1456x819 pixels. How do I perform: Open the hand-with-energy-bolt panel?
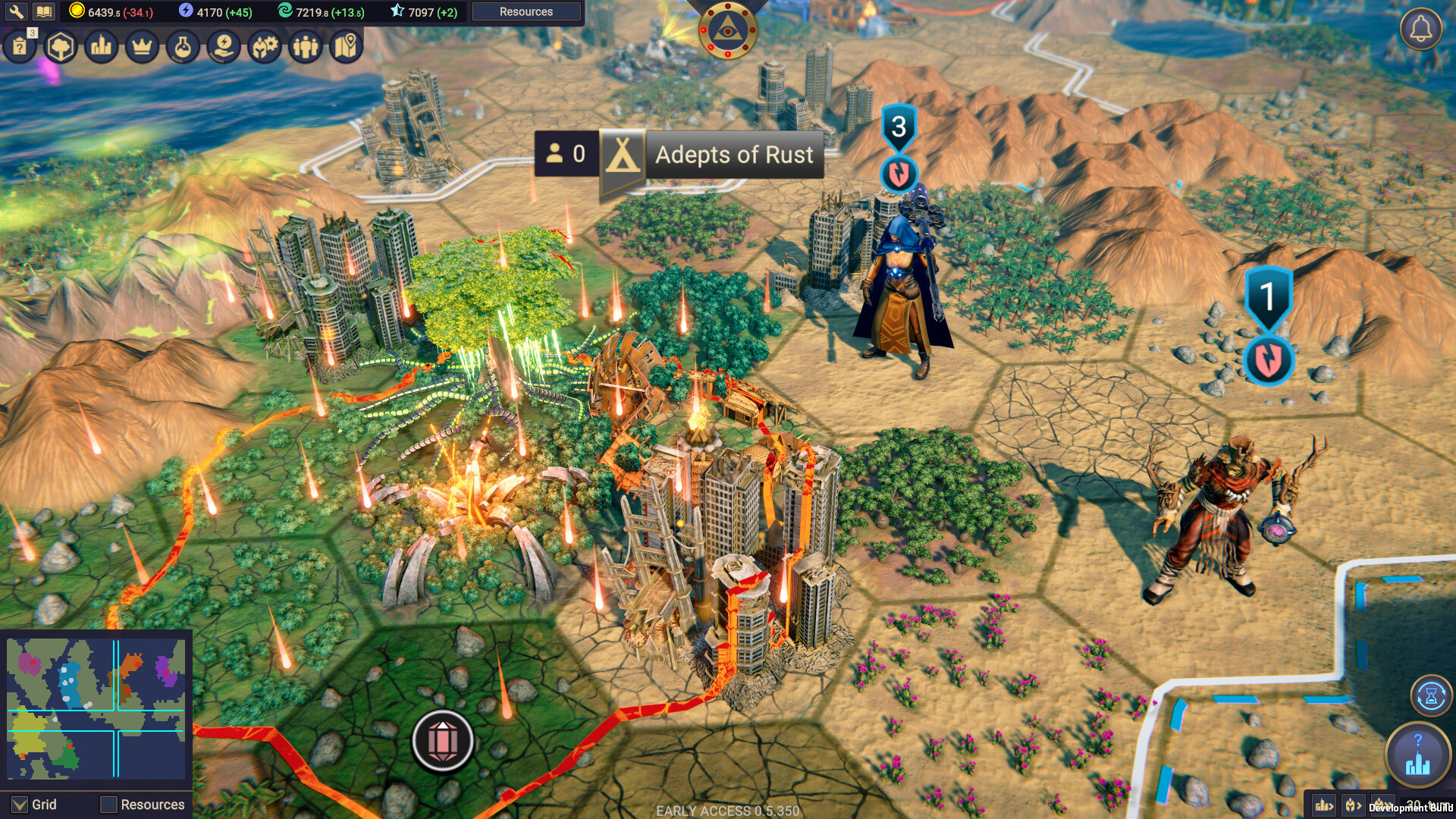click(224, 47)
